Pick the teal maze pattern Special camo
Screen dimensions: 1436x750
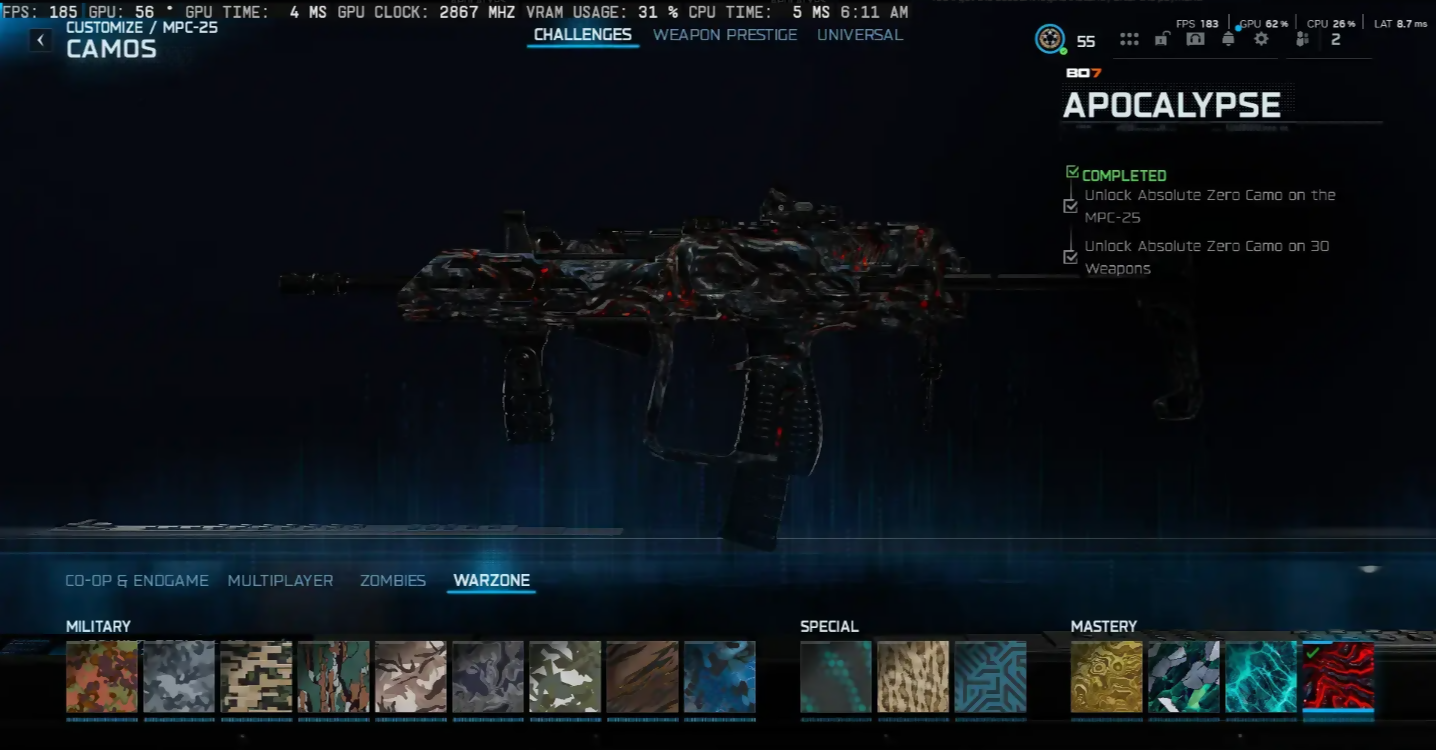click(990, 677)
